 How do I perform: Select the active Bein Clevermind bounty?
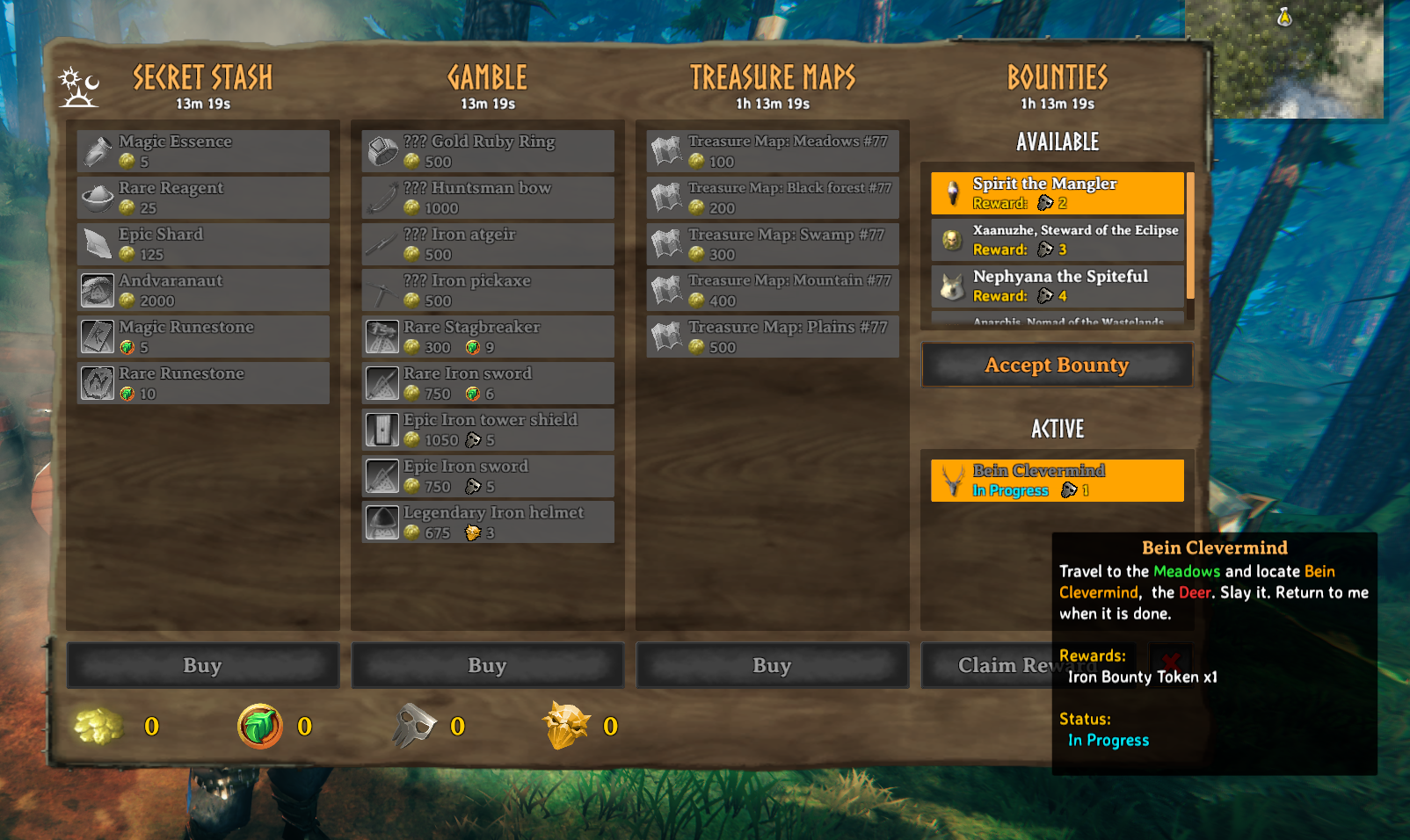coord(1057,481)
